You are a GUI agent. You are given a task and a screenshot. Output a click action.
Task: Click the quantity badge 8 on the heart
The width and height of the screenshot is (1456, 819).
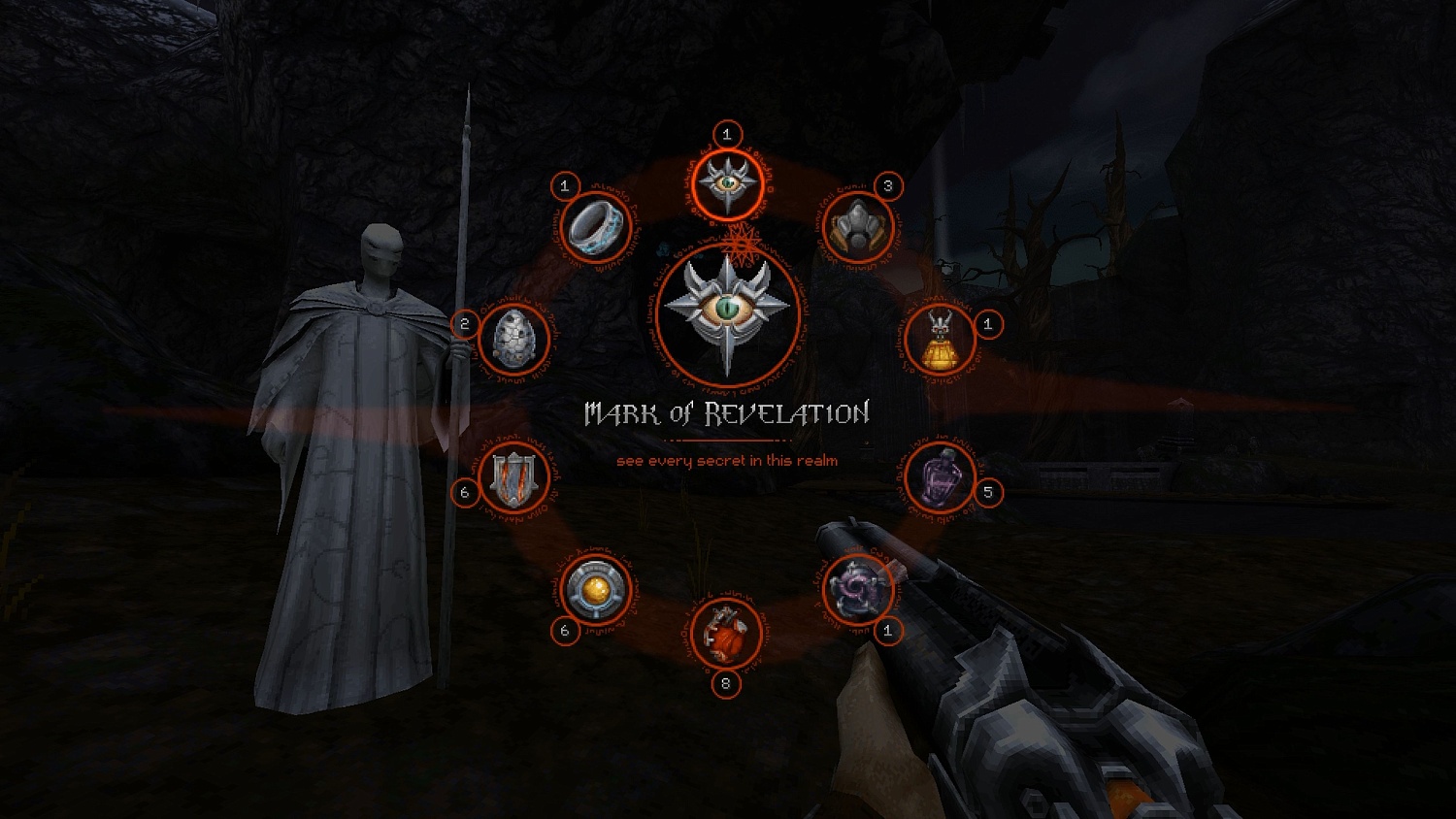tap(726, 685)
